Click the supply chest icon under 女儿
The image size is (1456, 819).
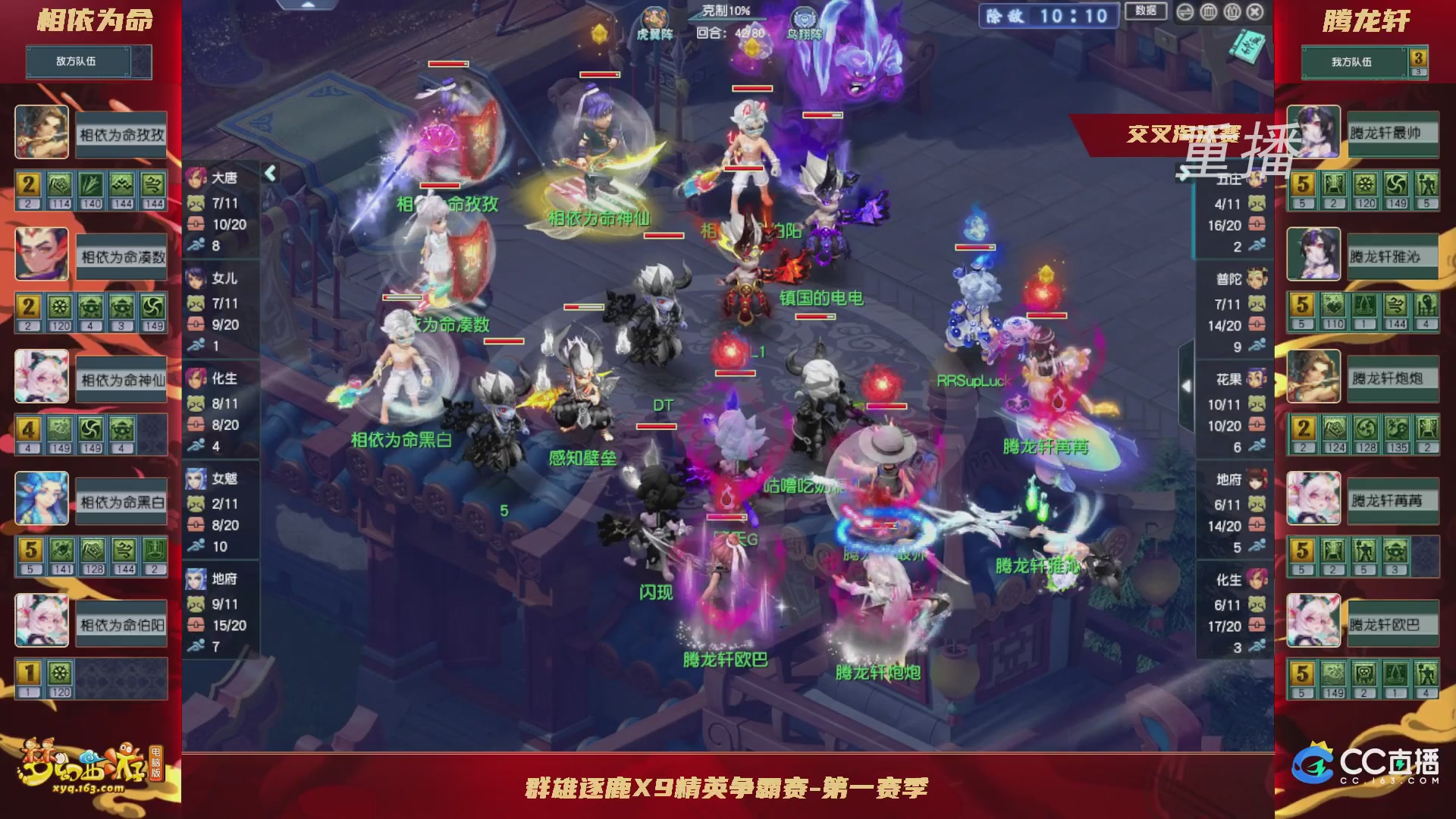pyautogui.click(x=196, y=322)
